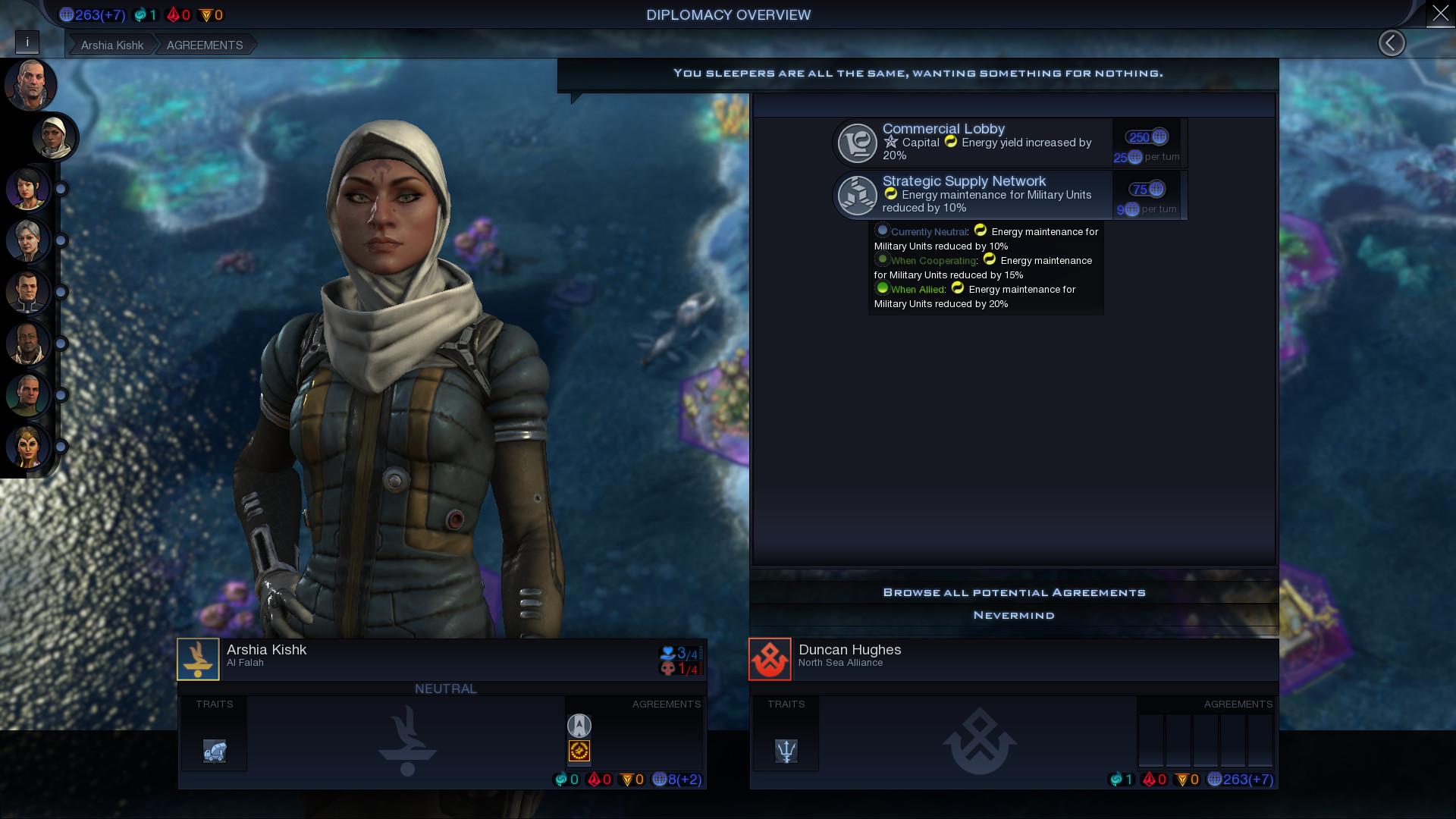Viewport: 1456px width, 819px height.
Task: Expand the bottom leader portrait in the sidebar
Action: [x=28, y=447]
